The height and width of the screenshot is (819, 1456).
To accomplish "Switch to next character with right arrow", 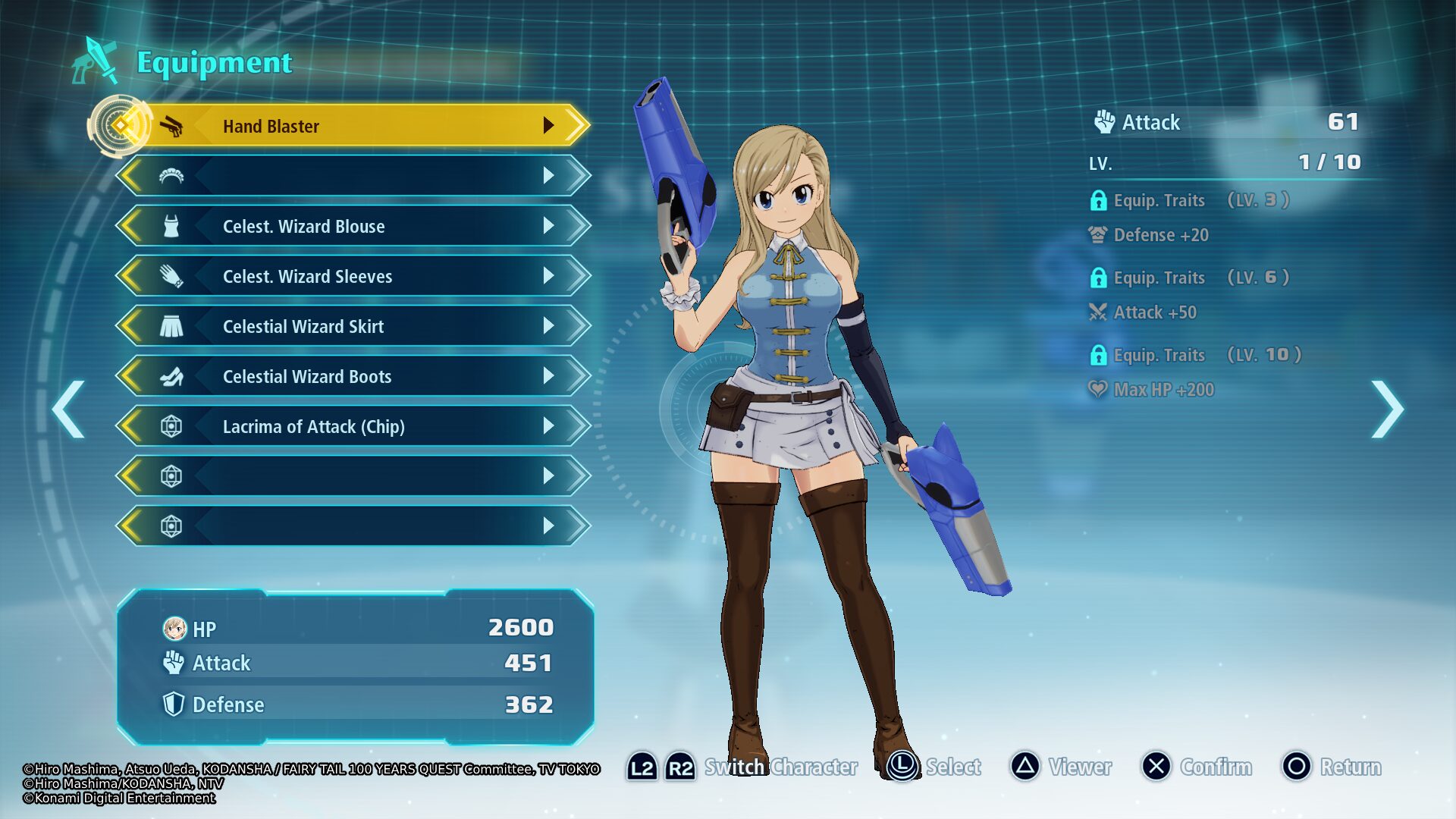I will pyautogui.click(x=1387, y=409).
